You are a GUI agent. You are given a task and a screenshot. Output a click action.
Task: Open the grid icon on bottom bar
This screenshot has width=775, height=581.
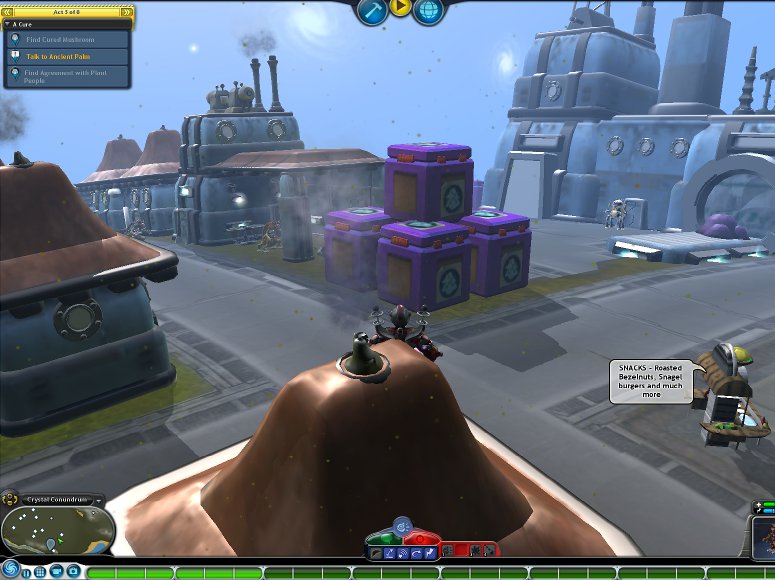pyautogui.click(x=41, y=572)
